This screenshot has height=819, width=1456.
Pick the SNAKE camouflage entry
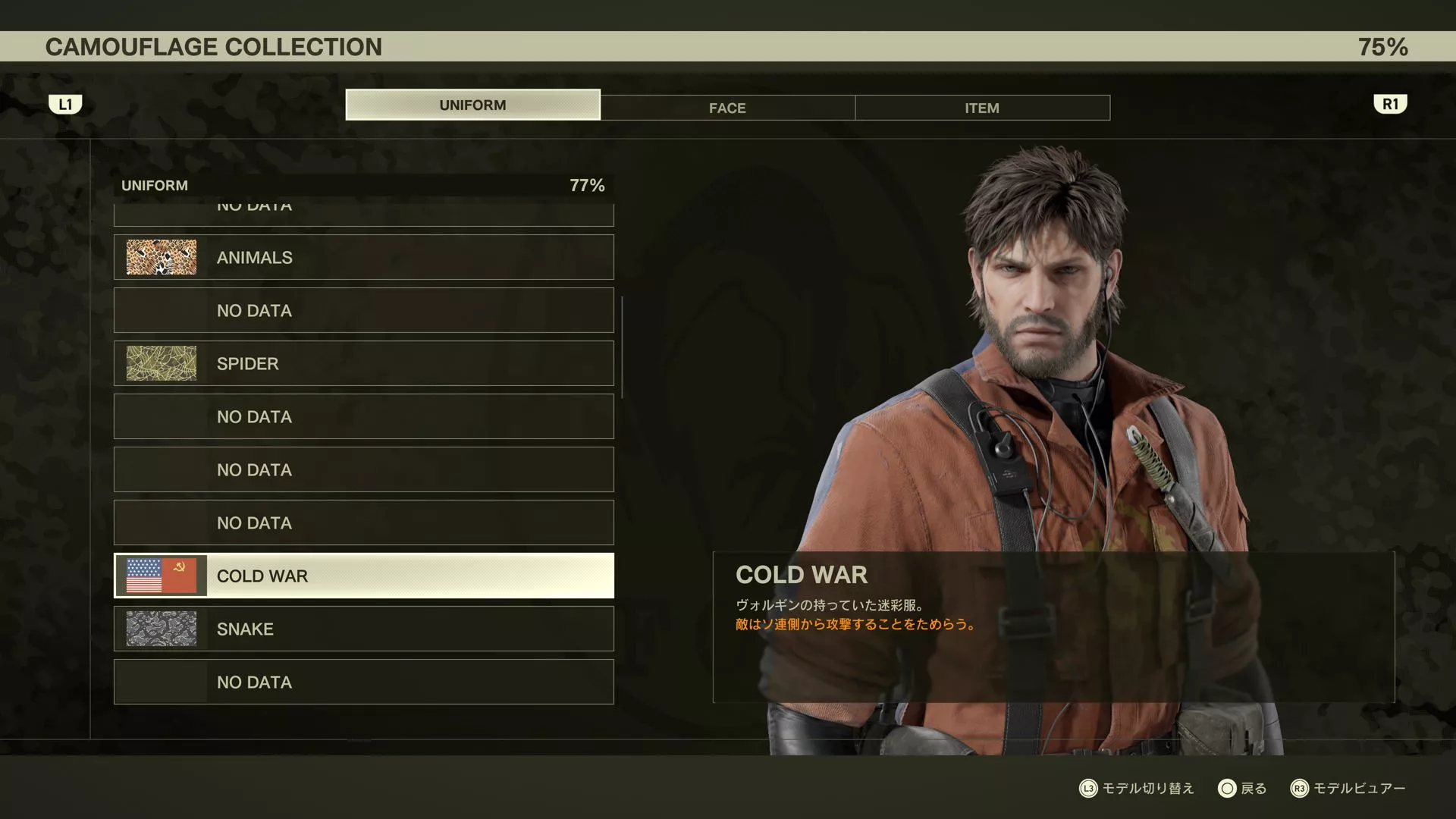click(x=364, y=629)
